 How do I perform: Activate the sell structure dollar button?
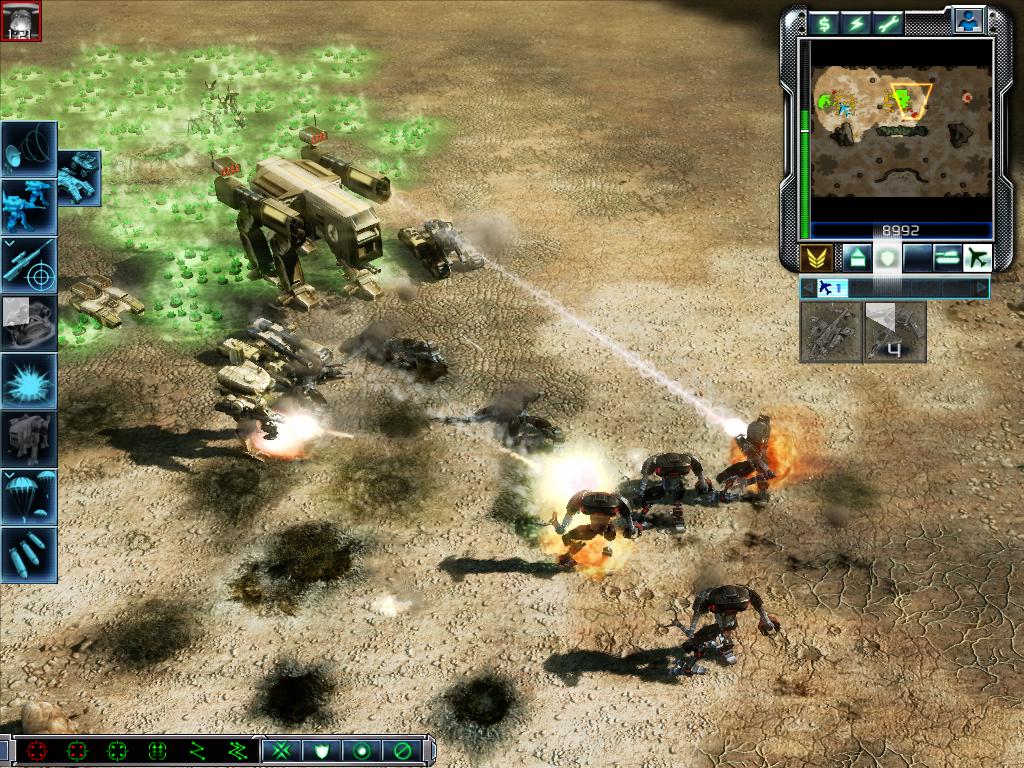823,24
